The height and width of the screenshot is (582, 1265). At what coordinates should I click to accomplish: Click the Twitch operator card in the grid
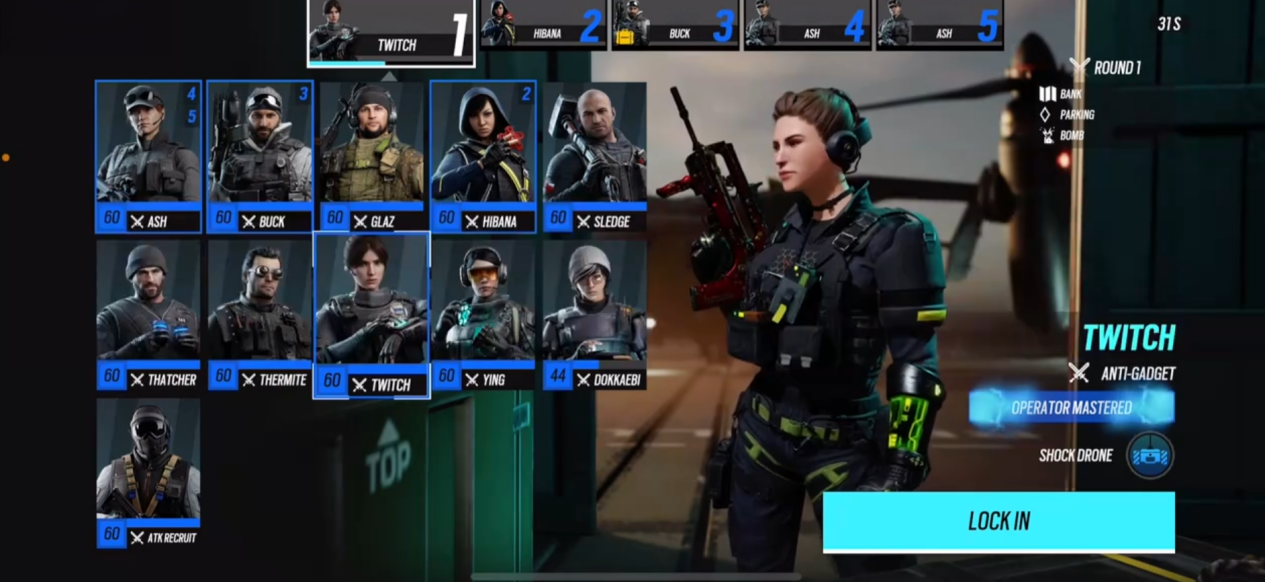tap(372, 315)
